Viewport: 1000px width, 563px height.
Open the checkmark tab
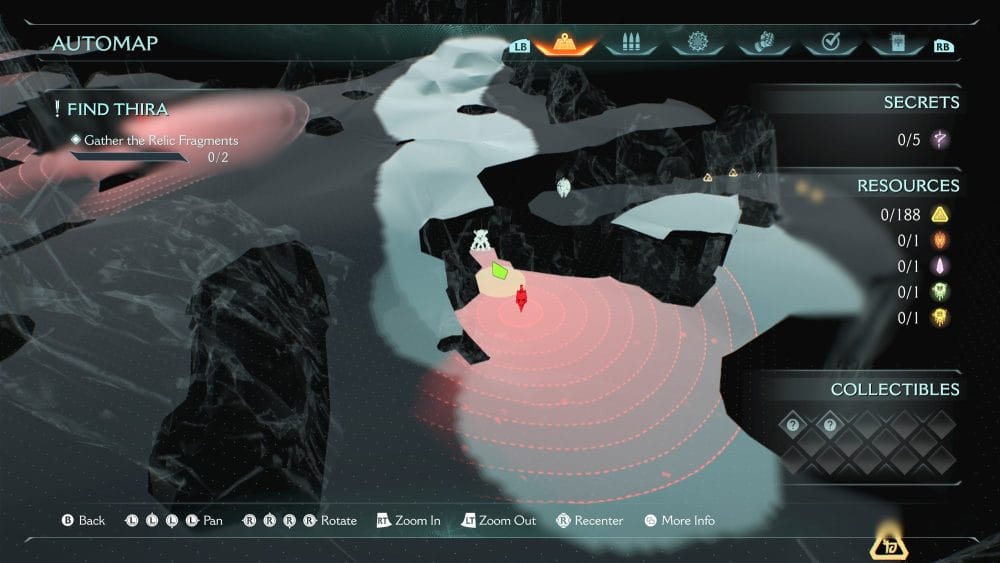(829, 44)
